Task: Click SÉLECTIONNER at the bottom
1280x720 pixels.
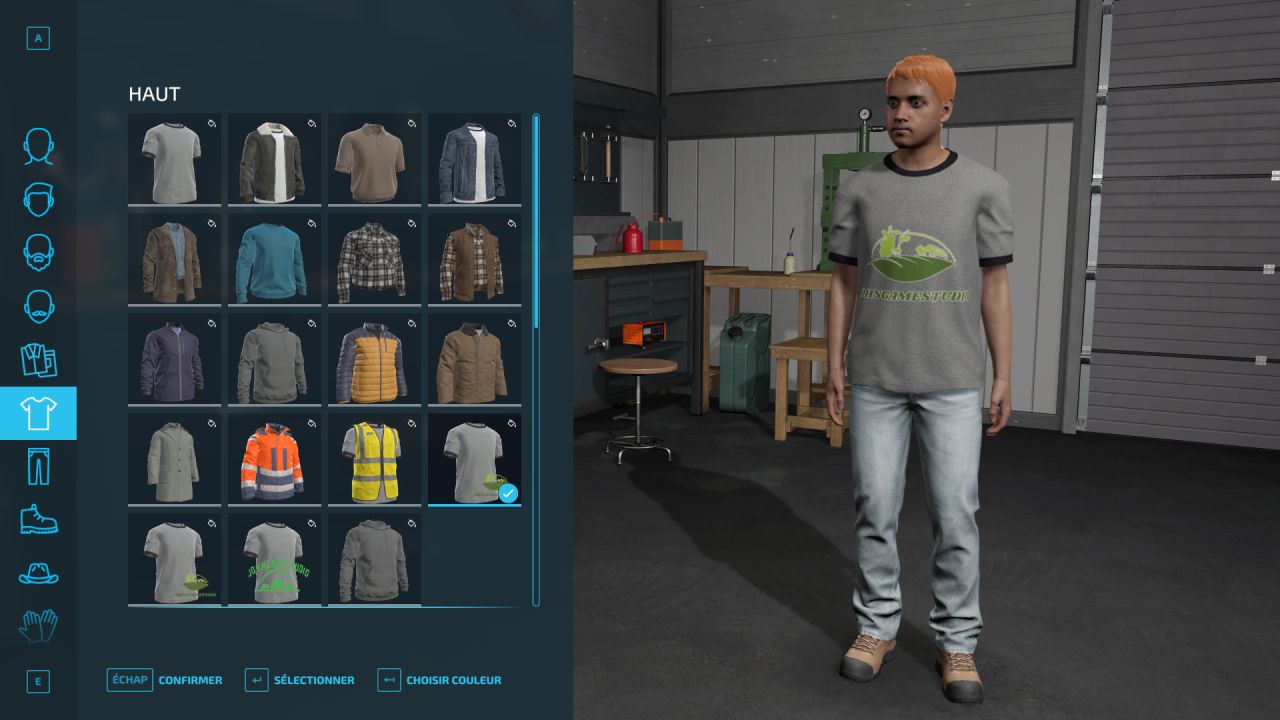Action: 314,679
